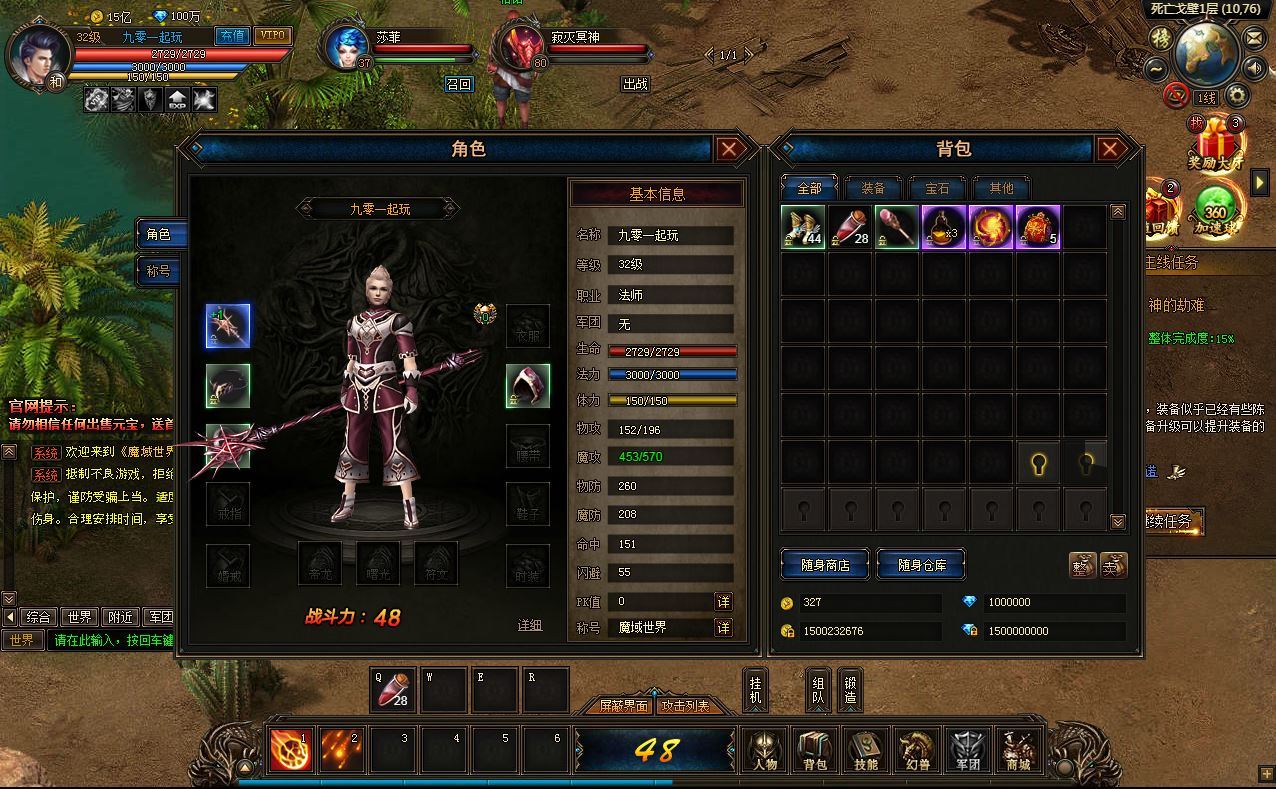
Task: Close the 背包 backpack panel
Action: (x=1109, y=150)
